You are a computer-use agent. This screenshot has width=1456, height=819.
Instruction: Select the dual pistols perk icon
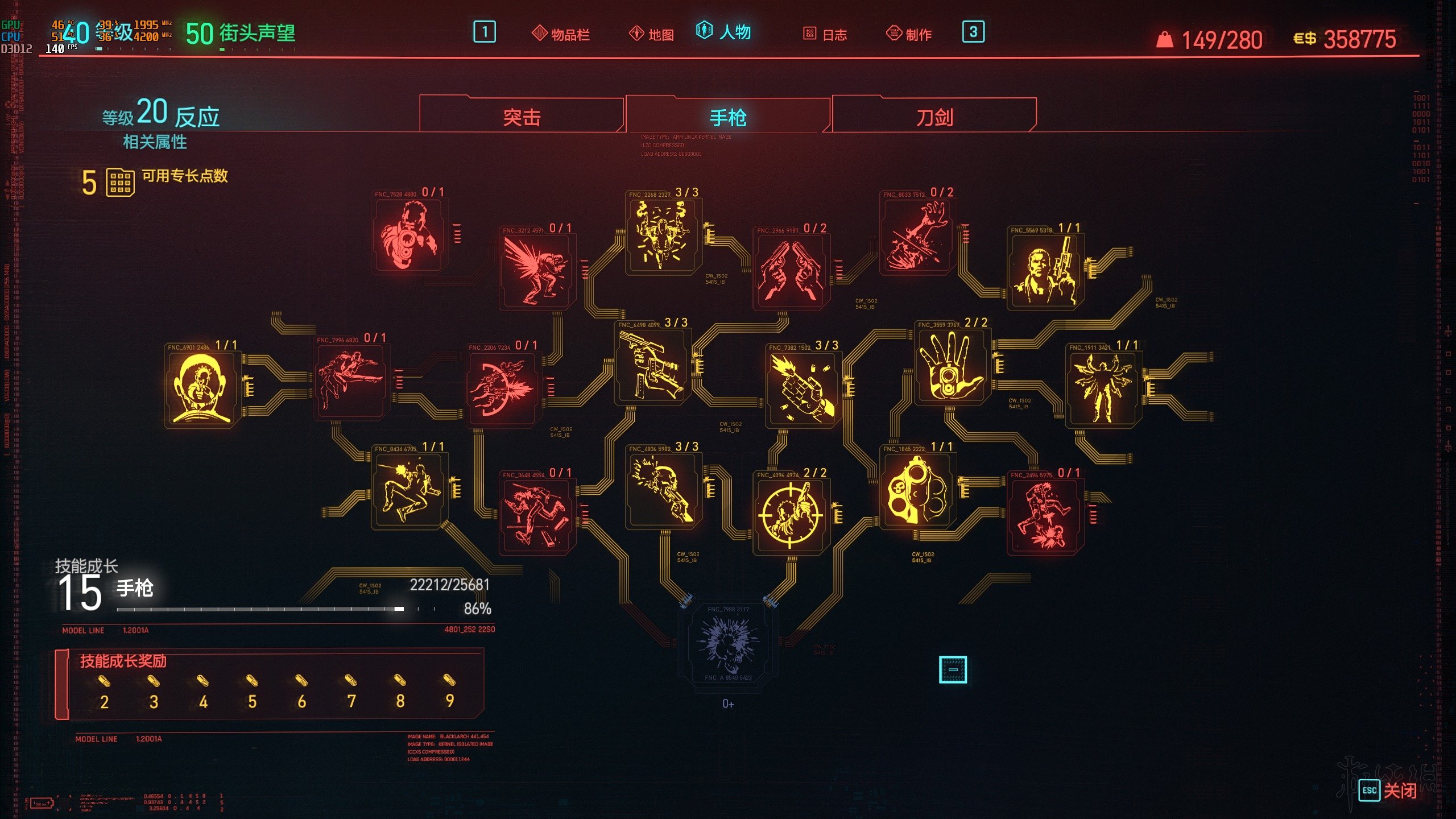coord(790,271)
